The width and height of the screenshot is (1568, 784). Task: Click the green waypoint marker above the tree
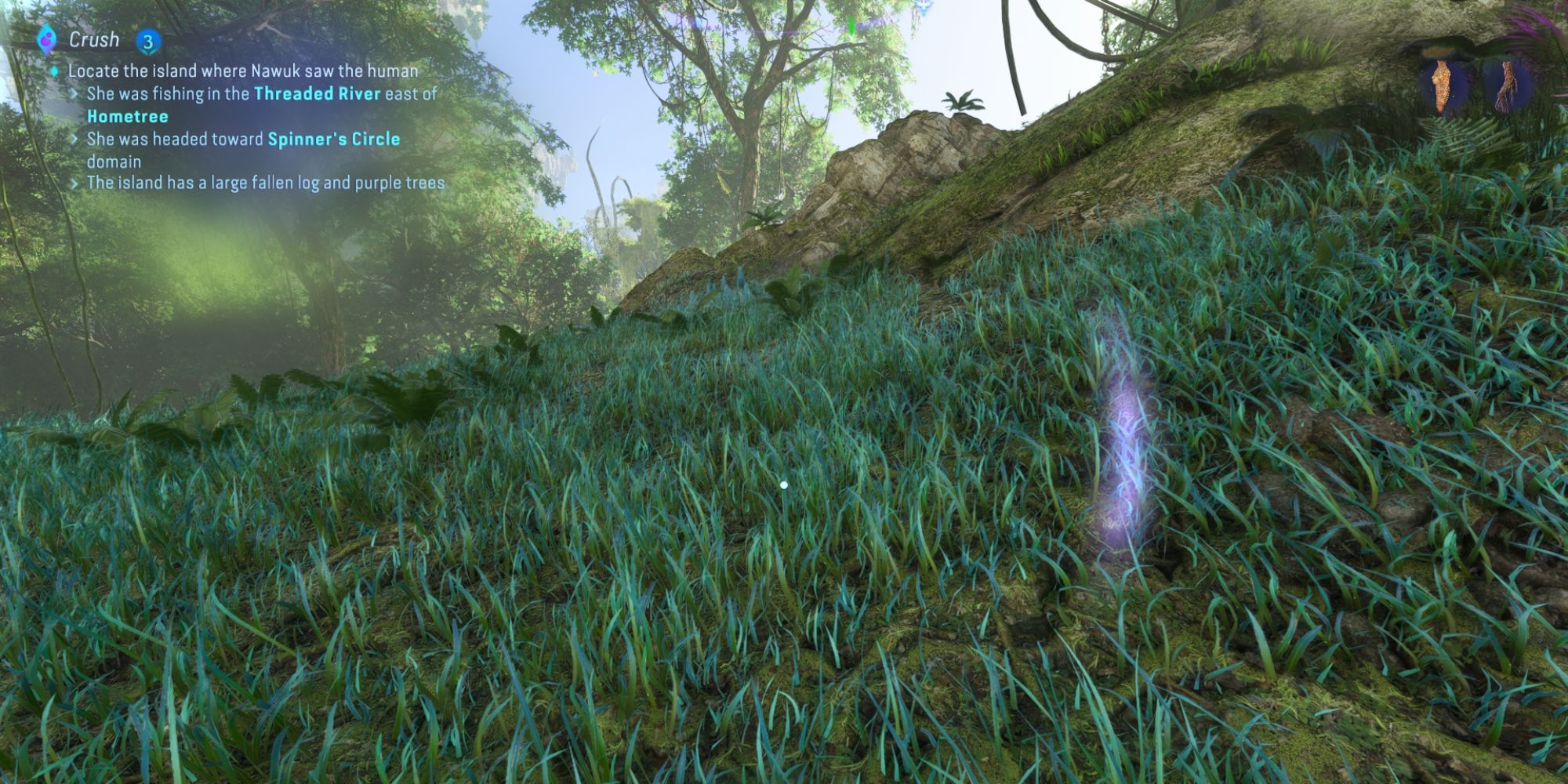[851, 27]
